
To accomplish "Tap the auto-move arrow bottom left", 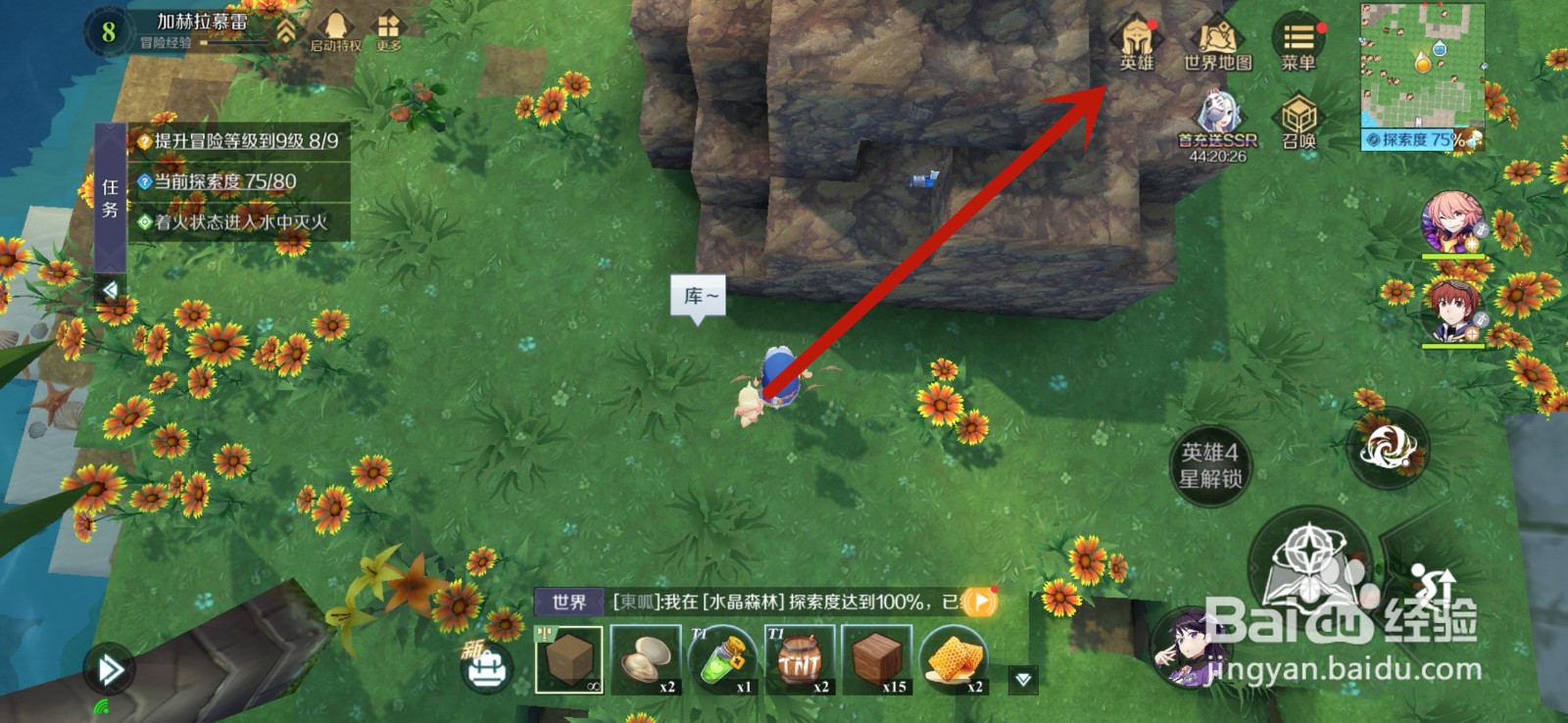I will pos(109,668).
